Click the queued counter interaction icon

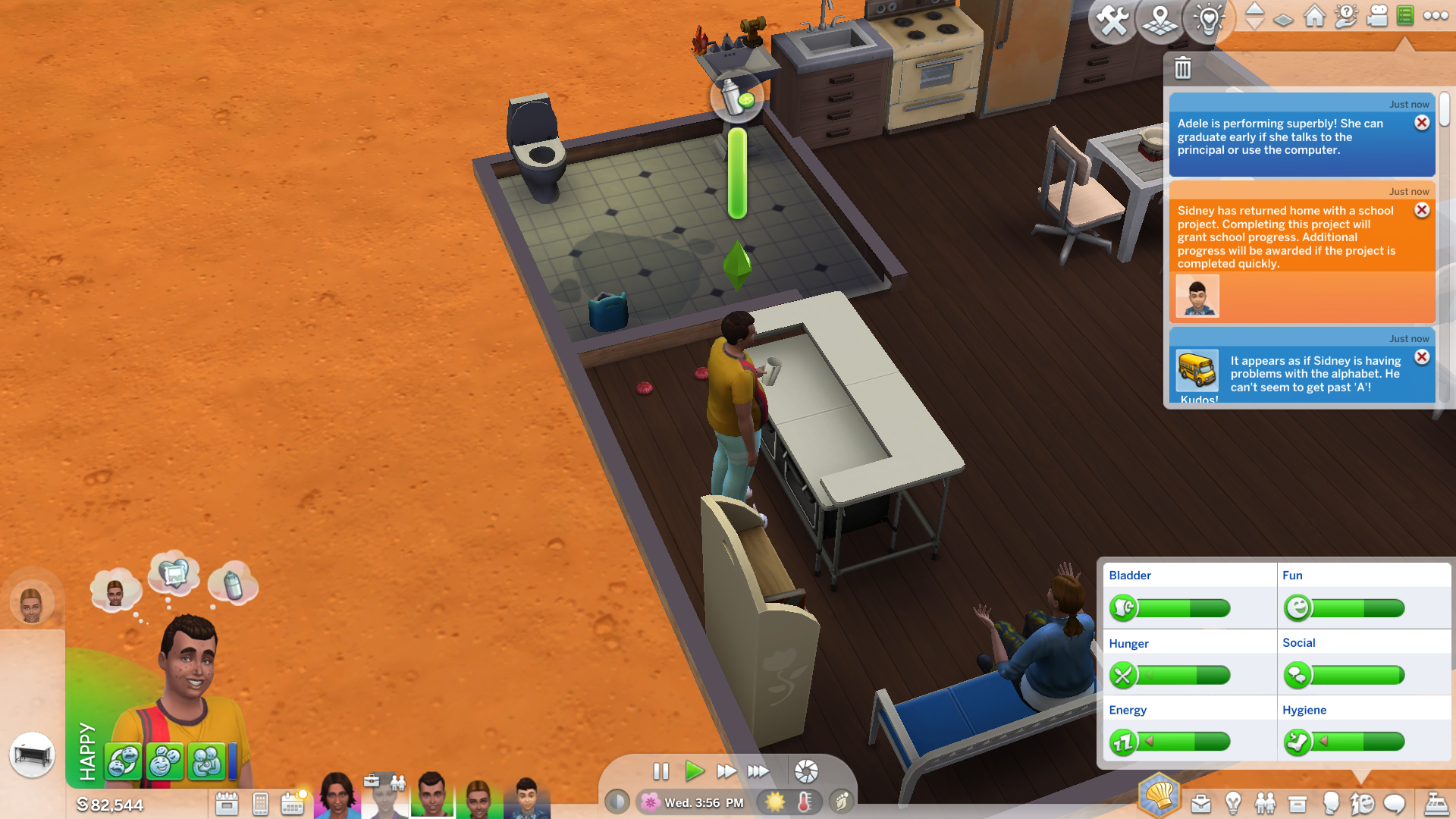32,755
